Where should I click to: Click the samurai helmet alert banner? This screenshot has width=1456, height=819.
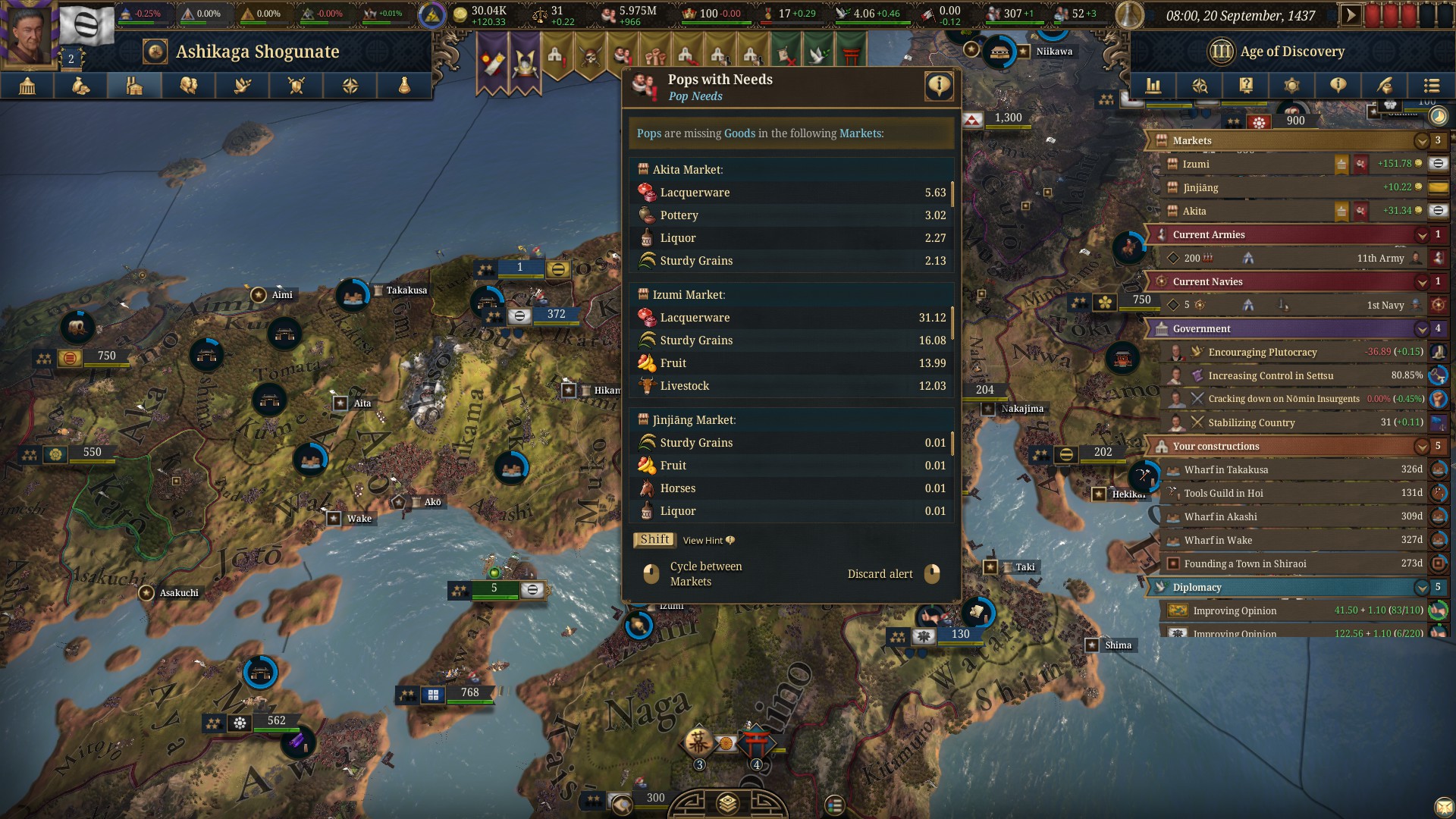coord(525,62)
